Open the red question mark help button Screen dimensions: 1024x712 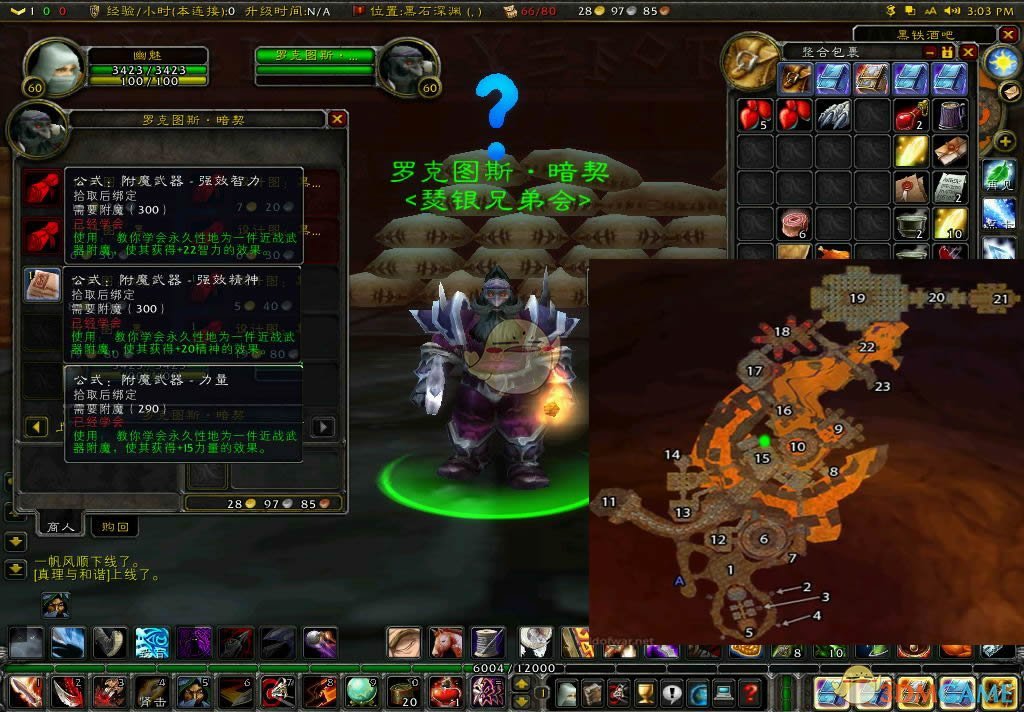point(750,692)
